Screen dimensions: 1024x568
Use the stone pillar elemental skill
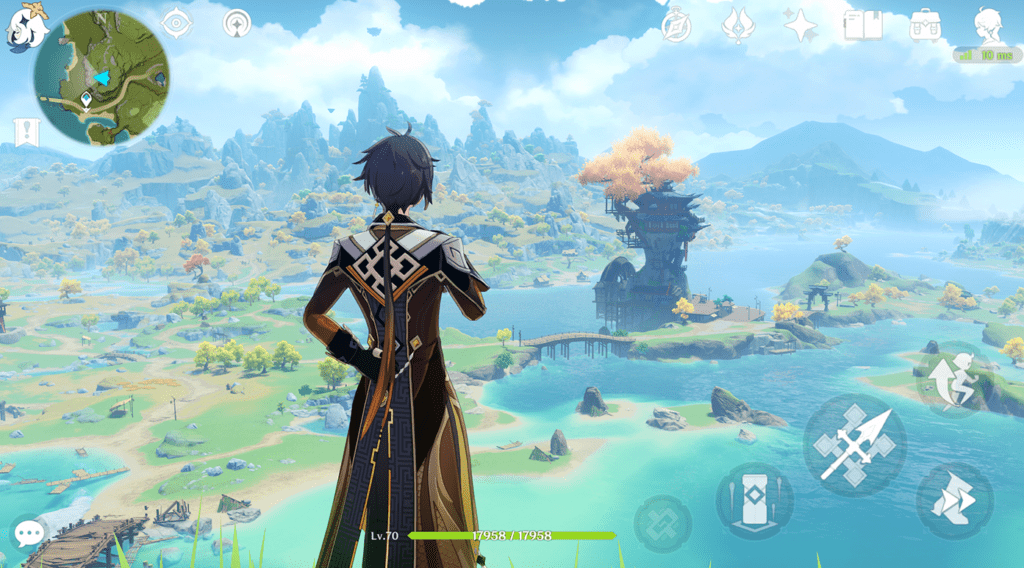[754, 501]
